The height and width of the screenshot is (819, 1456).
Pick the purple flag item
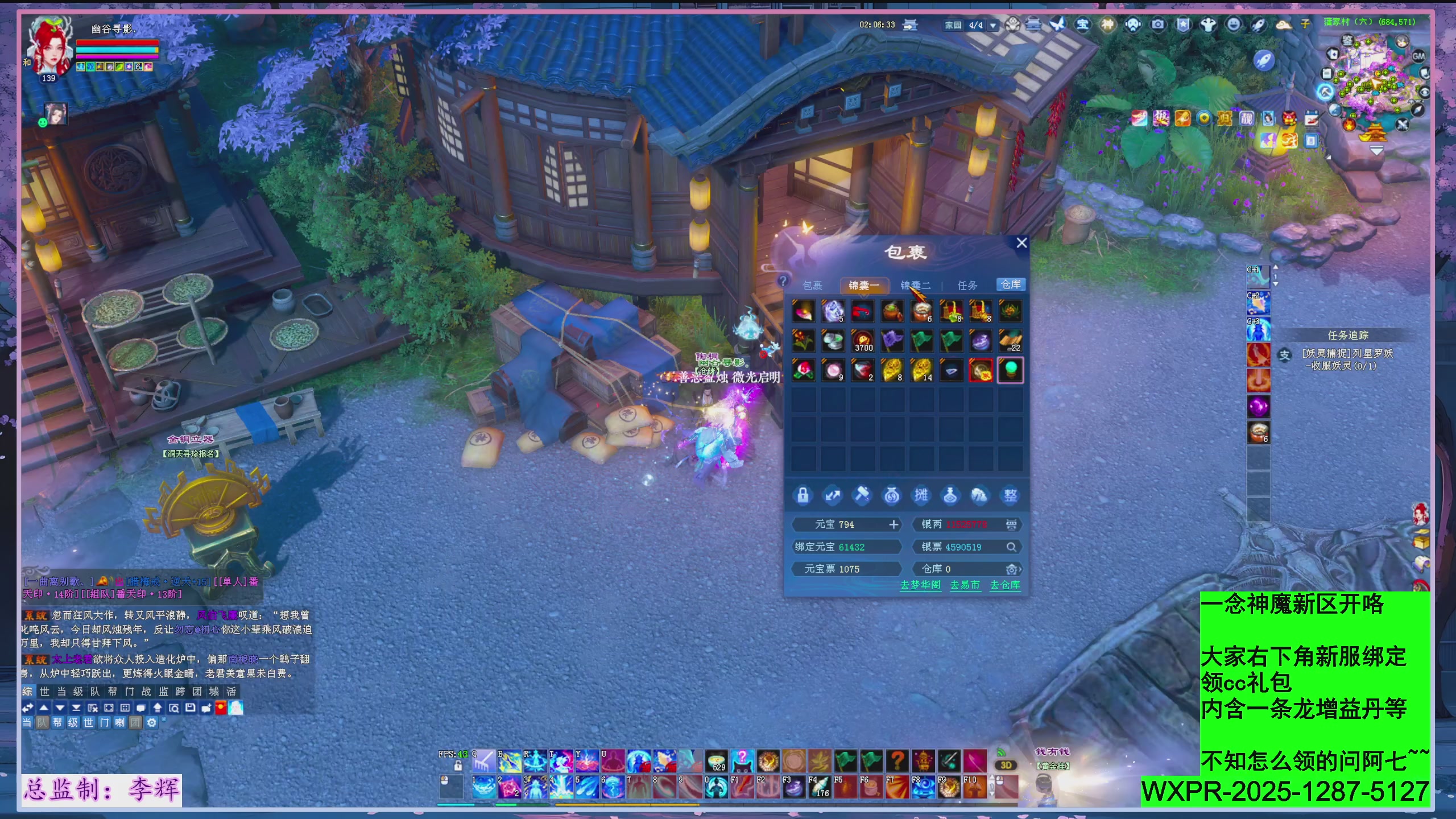(892, 341)
